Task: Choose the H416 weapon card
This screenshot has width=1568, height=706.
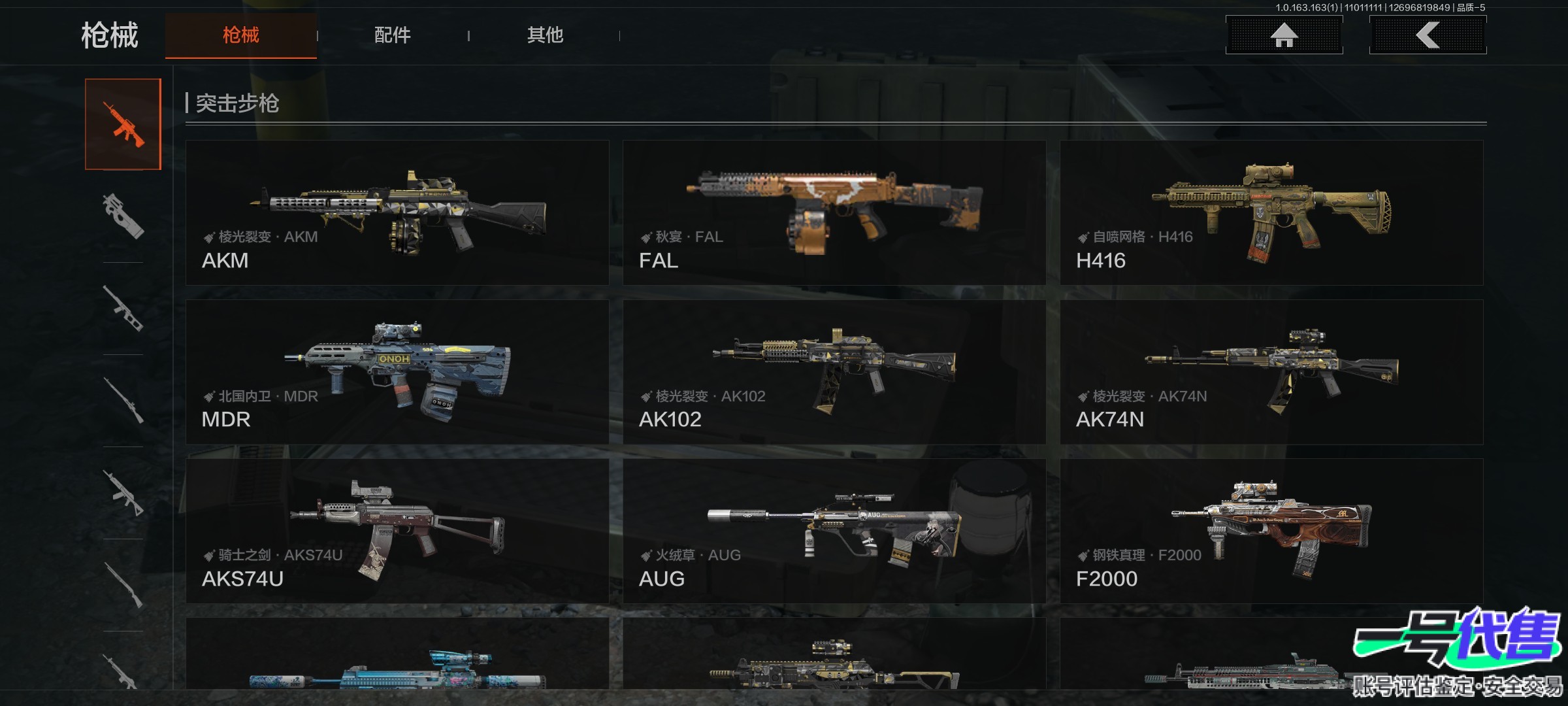Action: coord(1271,212)
